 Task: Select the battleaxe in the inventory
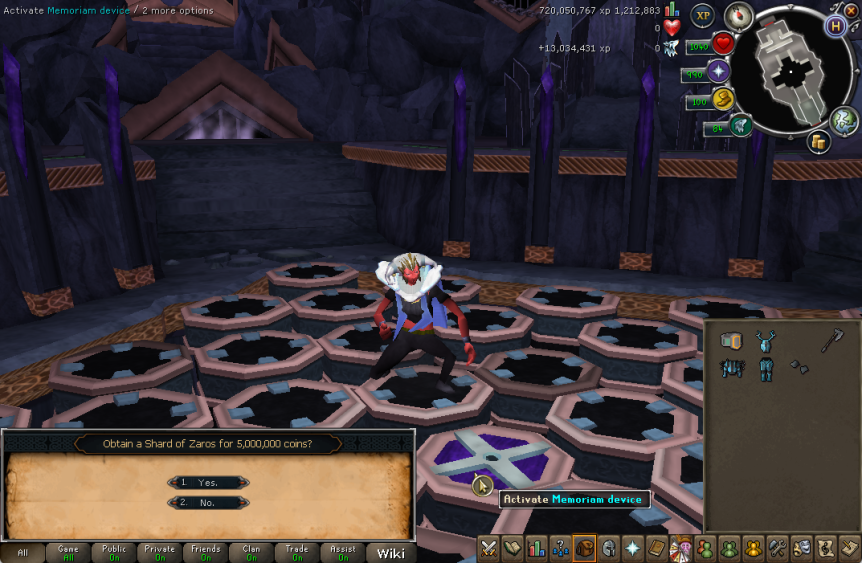tap(832, 342)
